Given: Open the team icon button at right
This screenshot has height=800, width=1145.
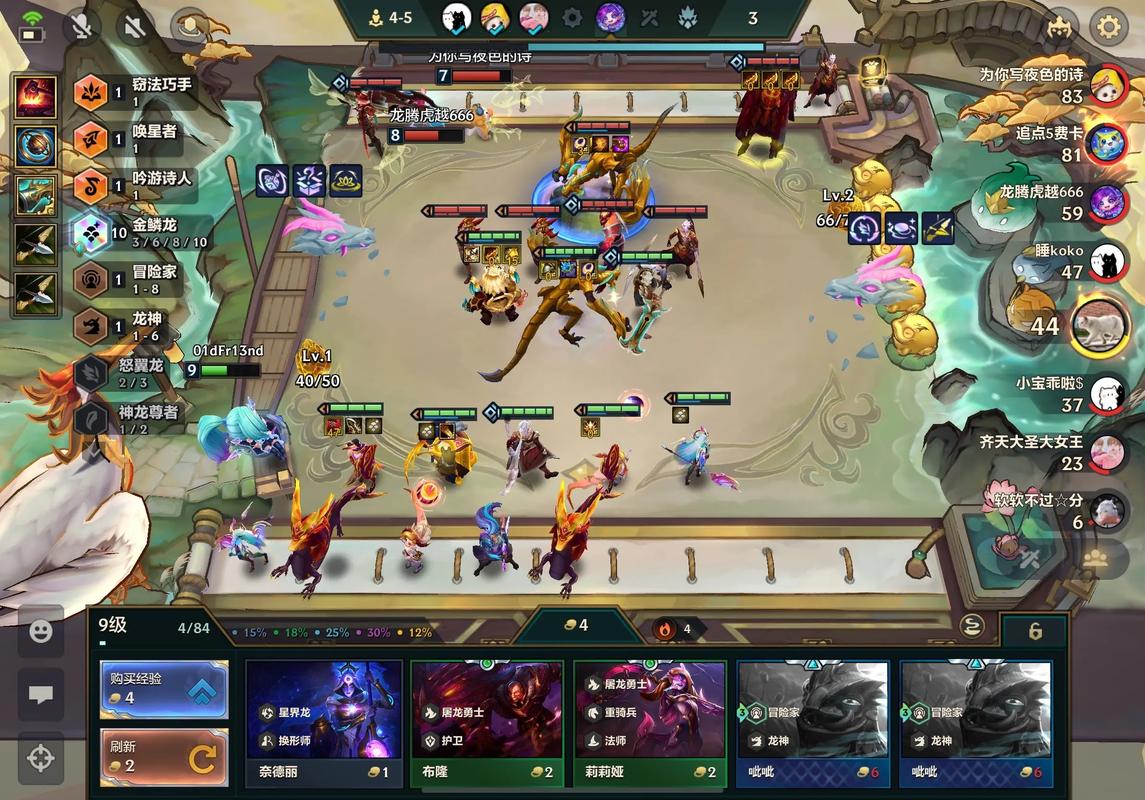Looking at the screenshot, I should tap(1095, 558).
